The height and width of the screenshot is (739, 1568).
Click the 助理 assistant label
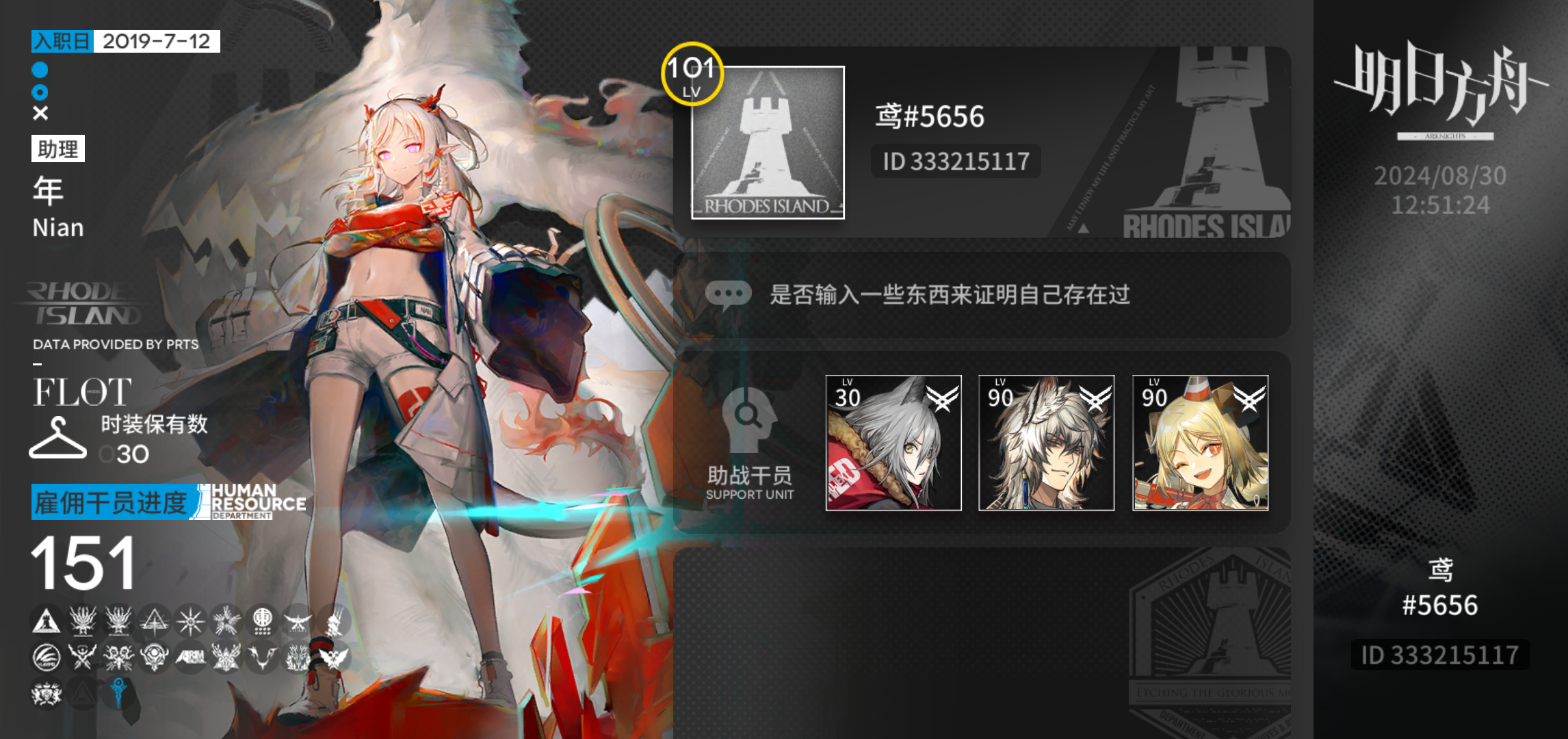coord(58,147)
